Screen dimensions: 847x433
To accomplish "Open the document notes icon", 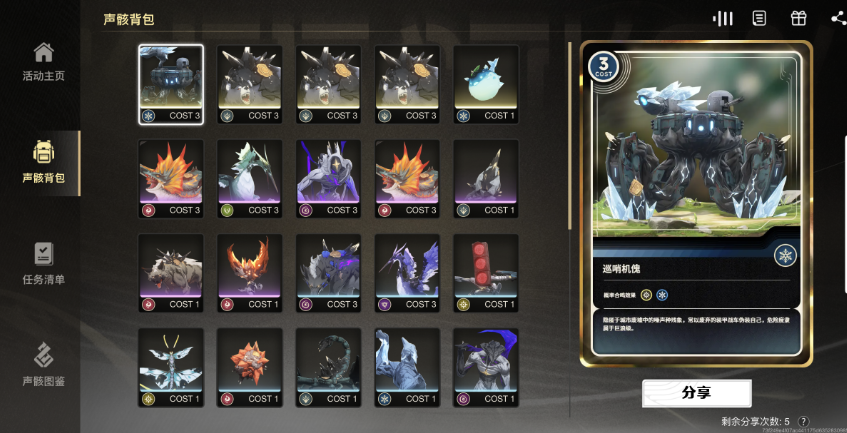I will [x=760, y=18].
